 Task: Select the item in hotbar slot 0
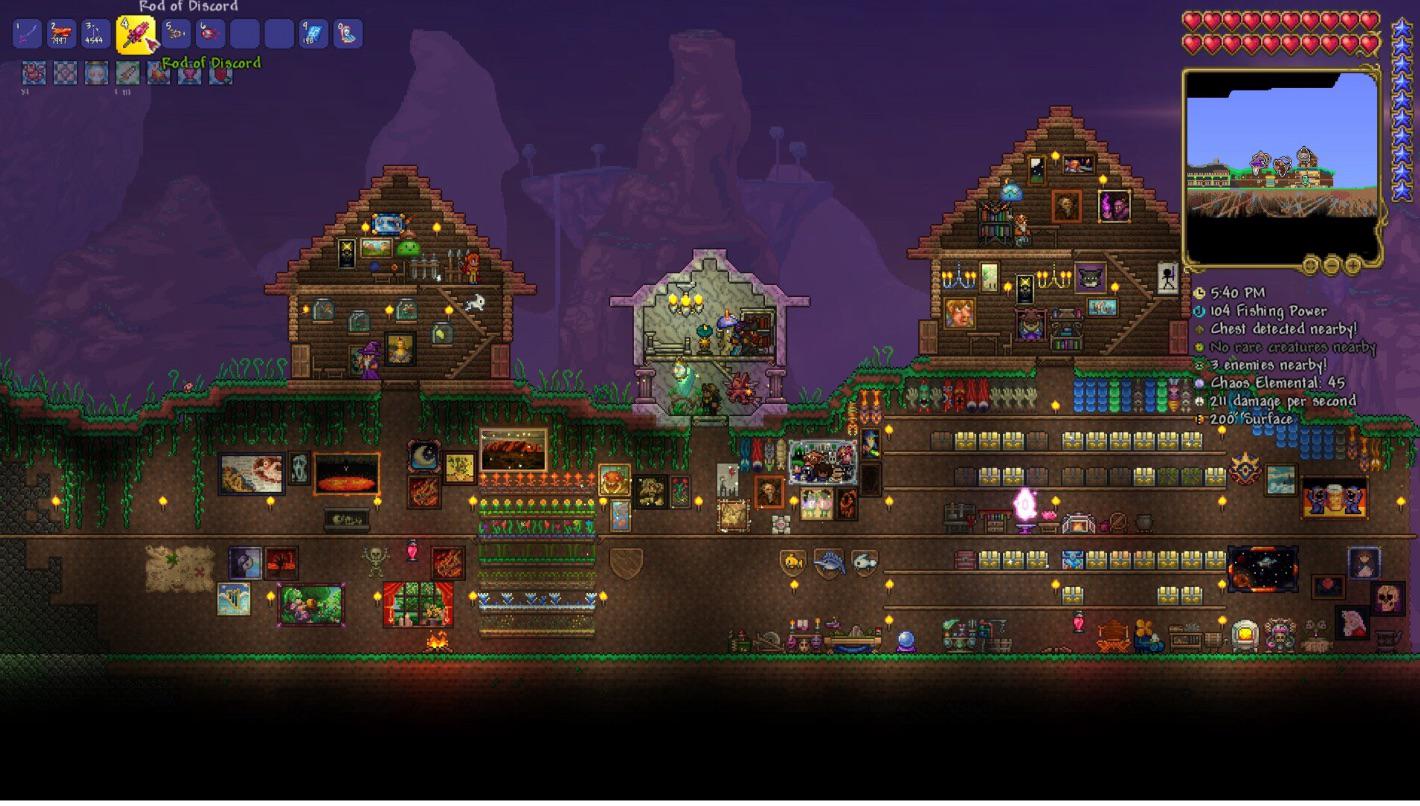click(x=348, y=34)
